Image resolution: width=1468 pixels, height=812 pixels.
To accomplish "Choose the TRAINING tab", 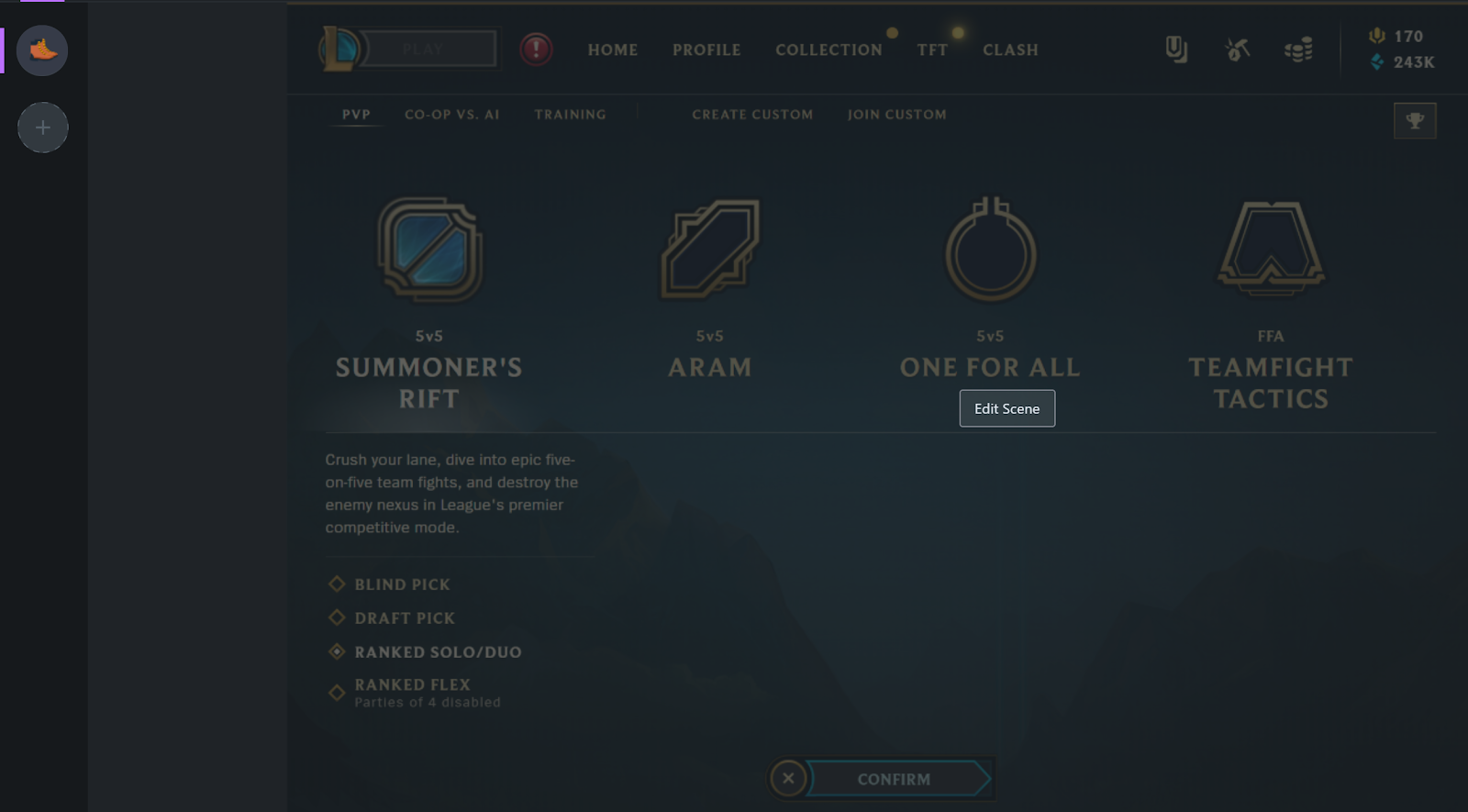I will 570,115.
